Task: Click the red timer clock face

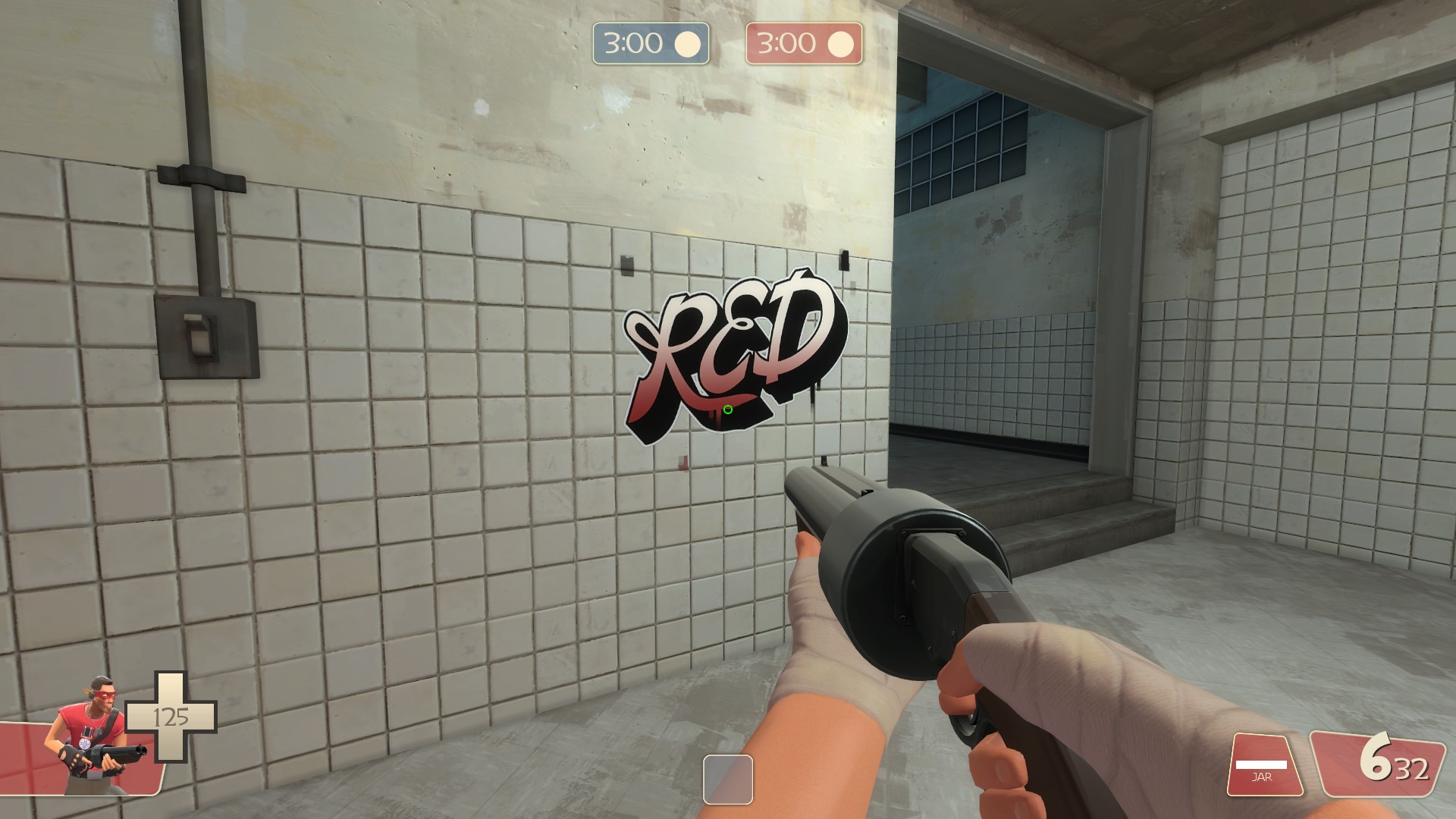Action: [839, 44]
